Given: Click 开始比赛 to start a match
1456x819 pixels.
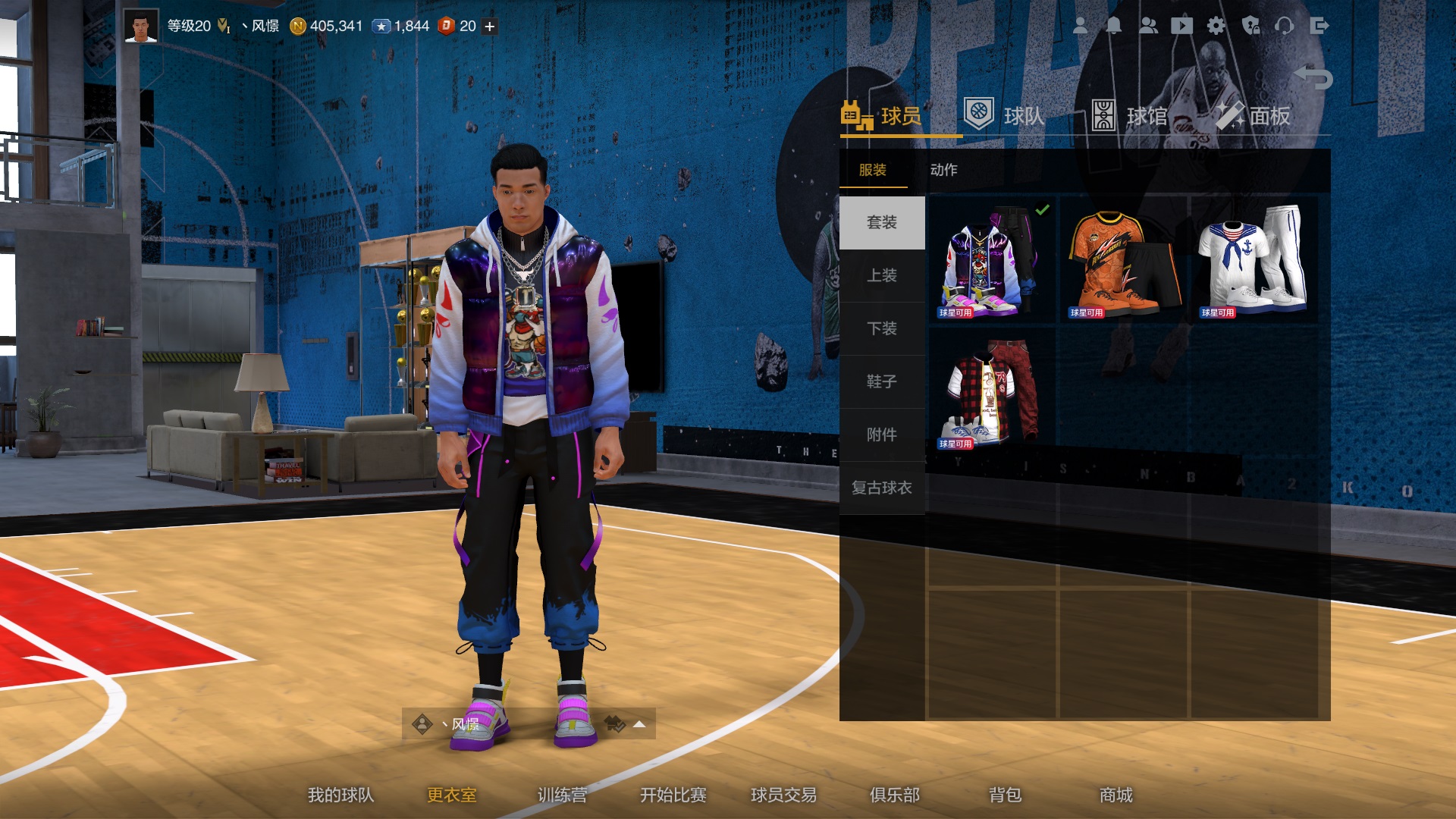Looking at the screenshot, I should pos(675,795).
